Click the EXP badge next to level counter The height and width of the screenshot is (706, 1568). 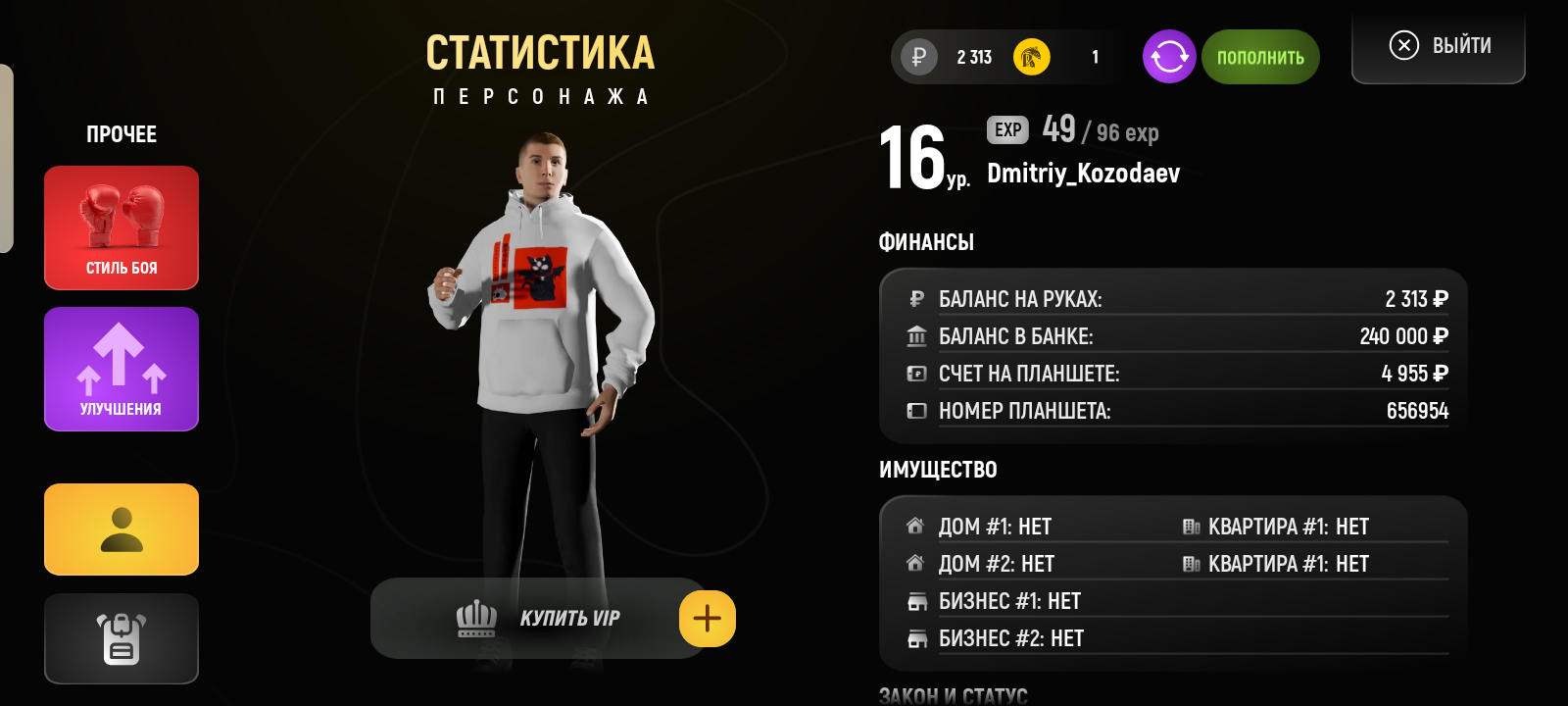click(x=1005, y=129)
